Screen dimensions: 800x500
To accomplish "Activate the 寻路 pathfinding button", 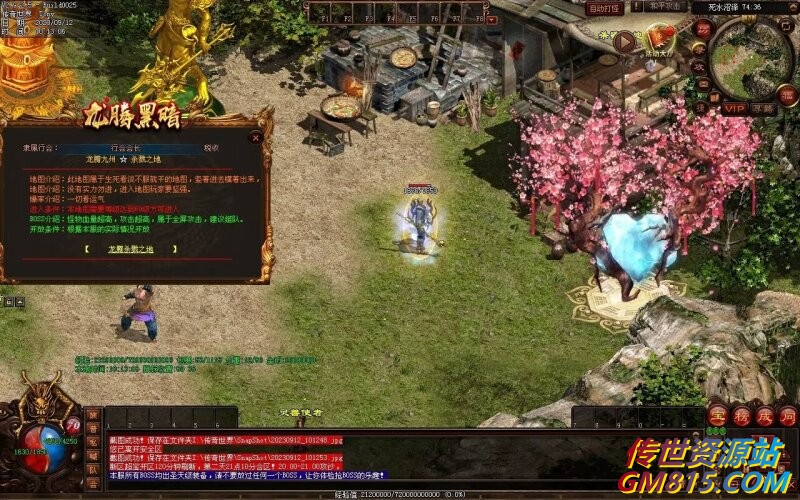I will click(765, 108).
